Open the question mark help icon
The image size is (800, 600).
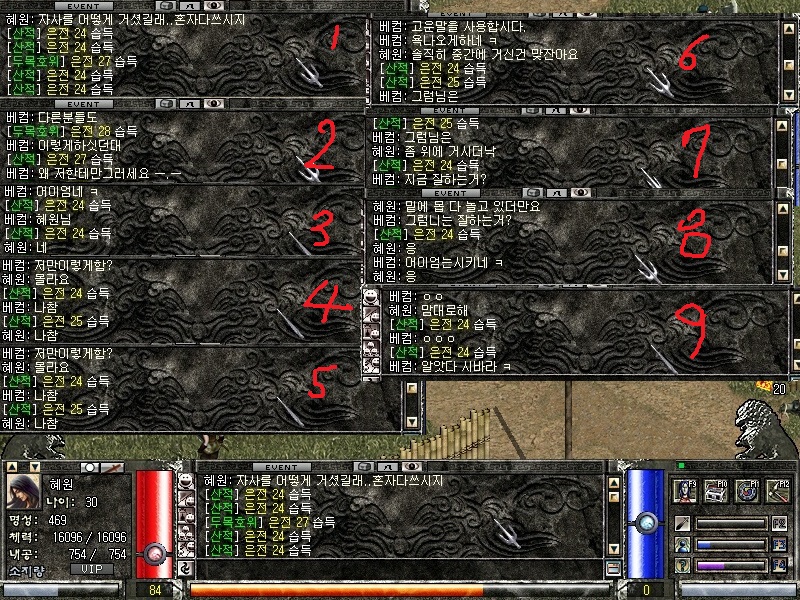coord(682,566)
